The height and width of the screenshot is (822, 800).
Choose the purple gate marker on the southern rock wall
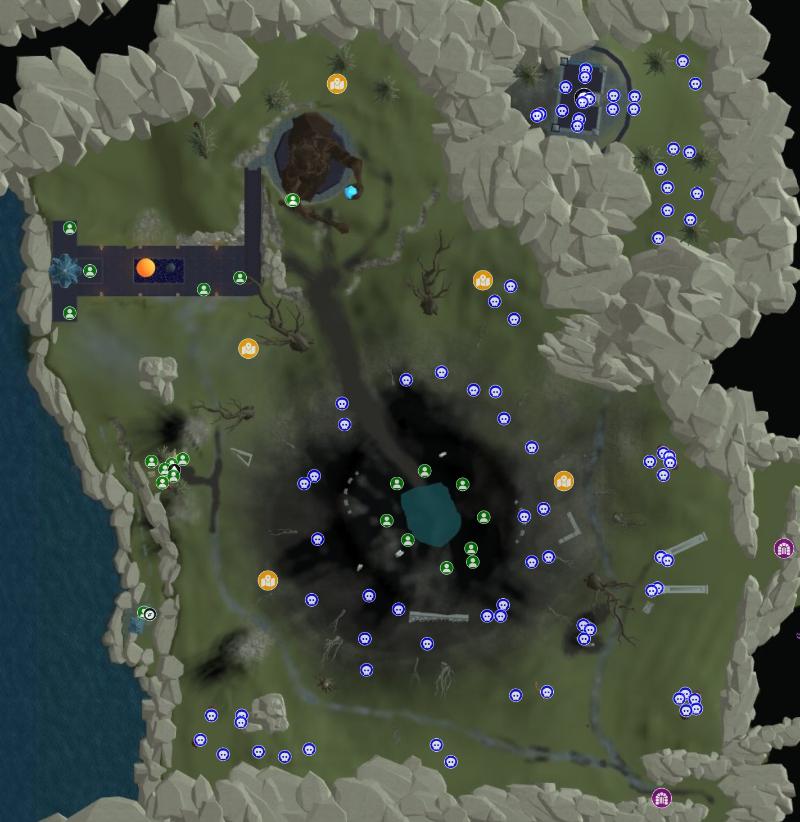point(661,797)
